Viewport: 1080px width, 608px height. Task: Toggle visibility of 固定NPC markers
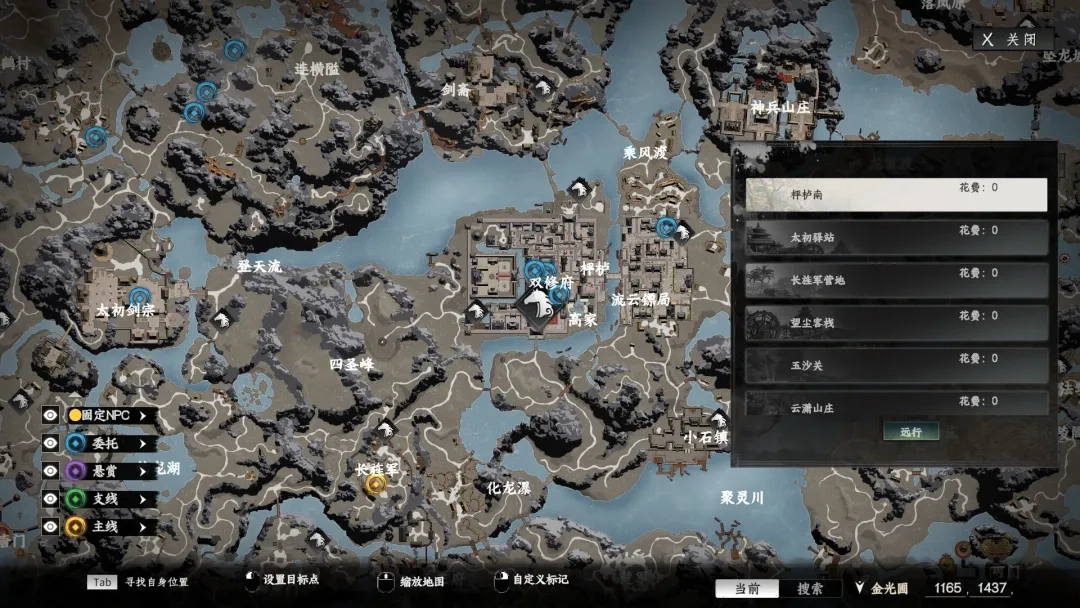(51, 415)
